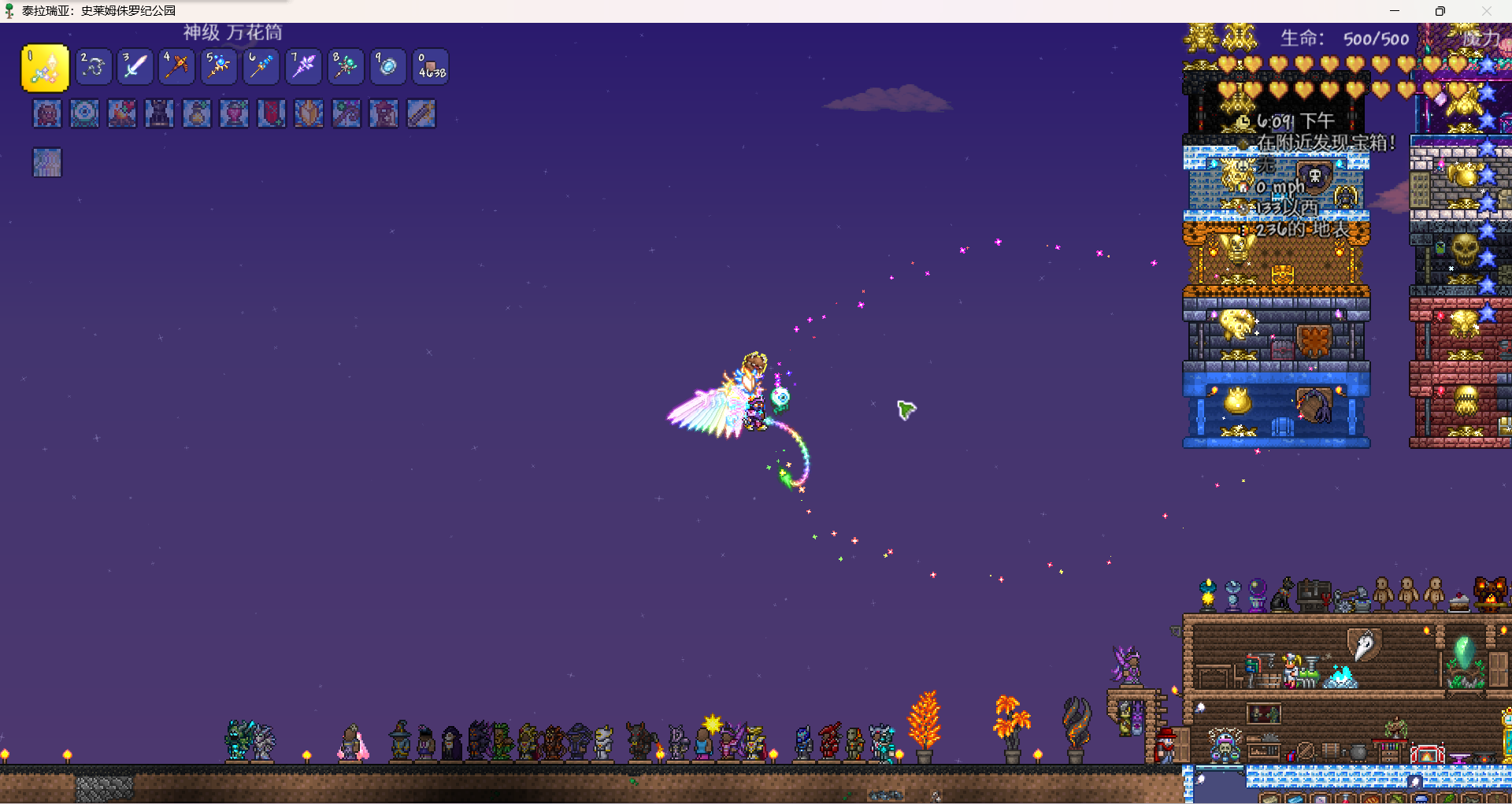The image size is (1512, 804).
Task: Click the gold watch time info icon
Action: [1243, 121]
